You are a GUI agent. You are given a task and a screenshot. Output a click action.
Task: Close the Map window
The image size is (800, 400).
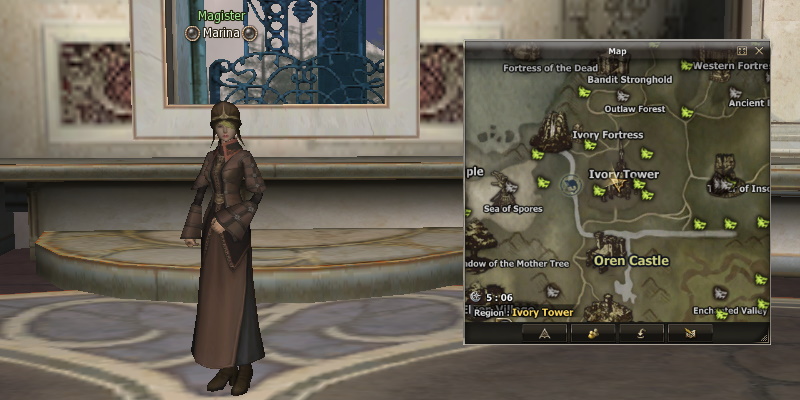pos(760,50)
